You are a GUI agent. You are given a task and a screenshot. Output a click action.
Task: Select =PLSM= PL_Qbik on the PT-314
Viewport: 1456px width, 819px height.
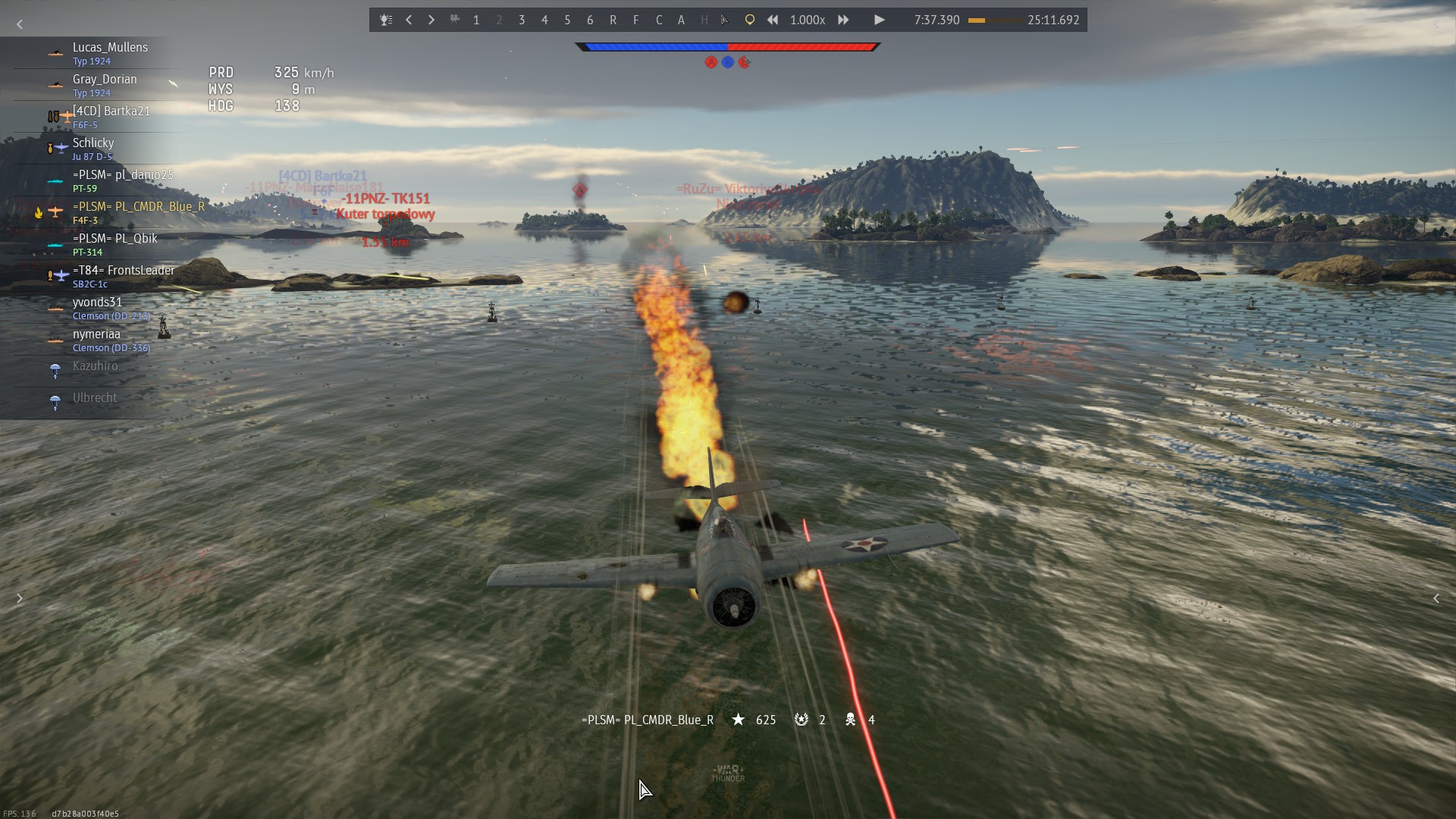(x=115, y=244)
